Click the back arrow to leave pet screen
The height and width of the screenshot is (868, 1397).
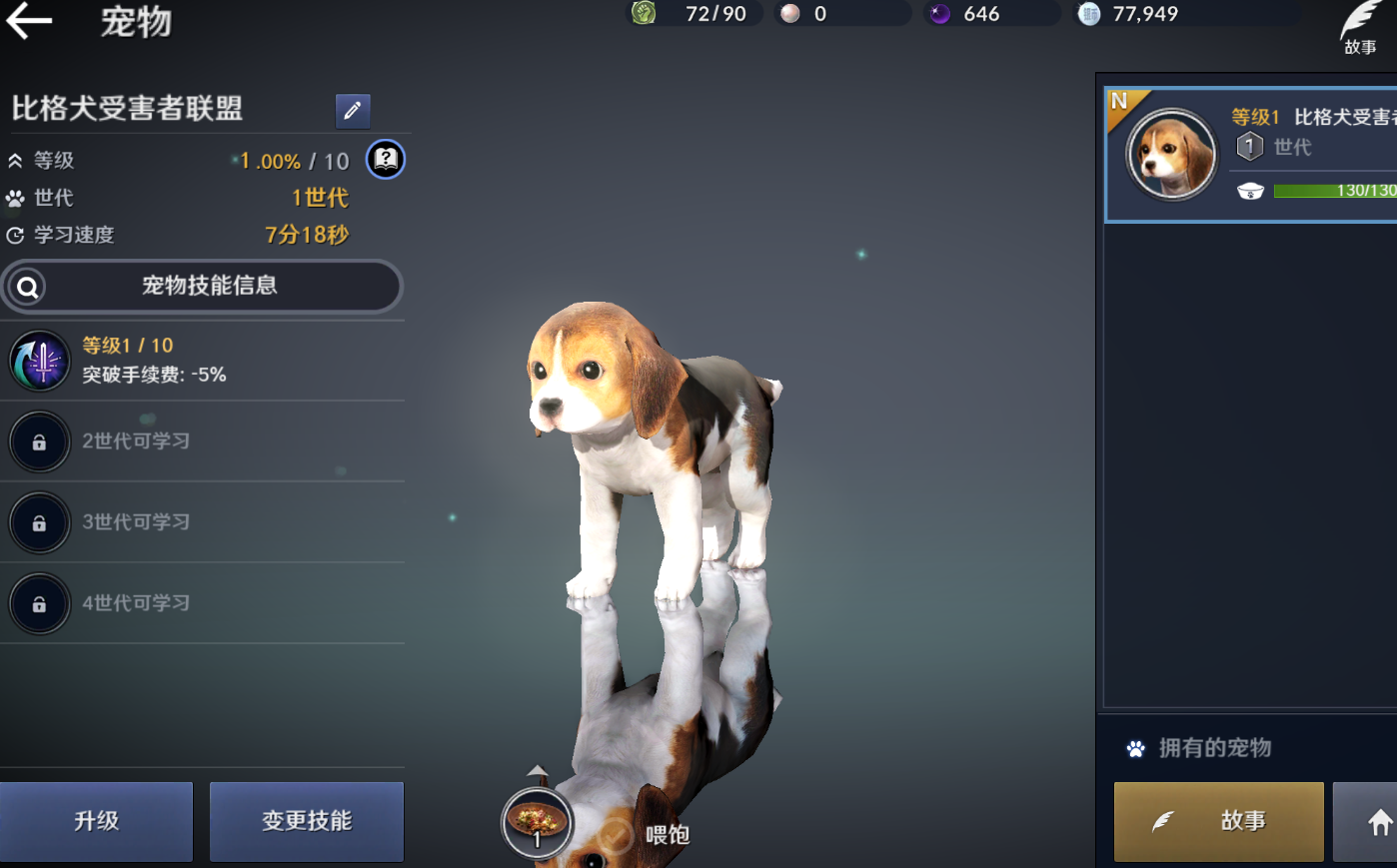(x=30, y=22)
